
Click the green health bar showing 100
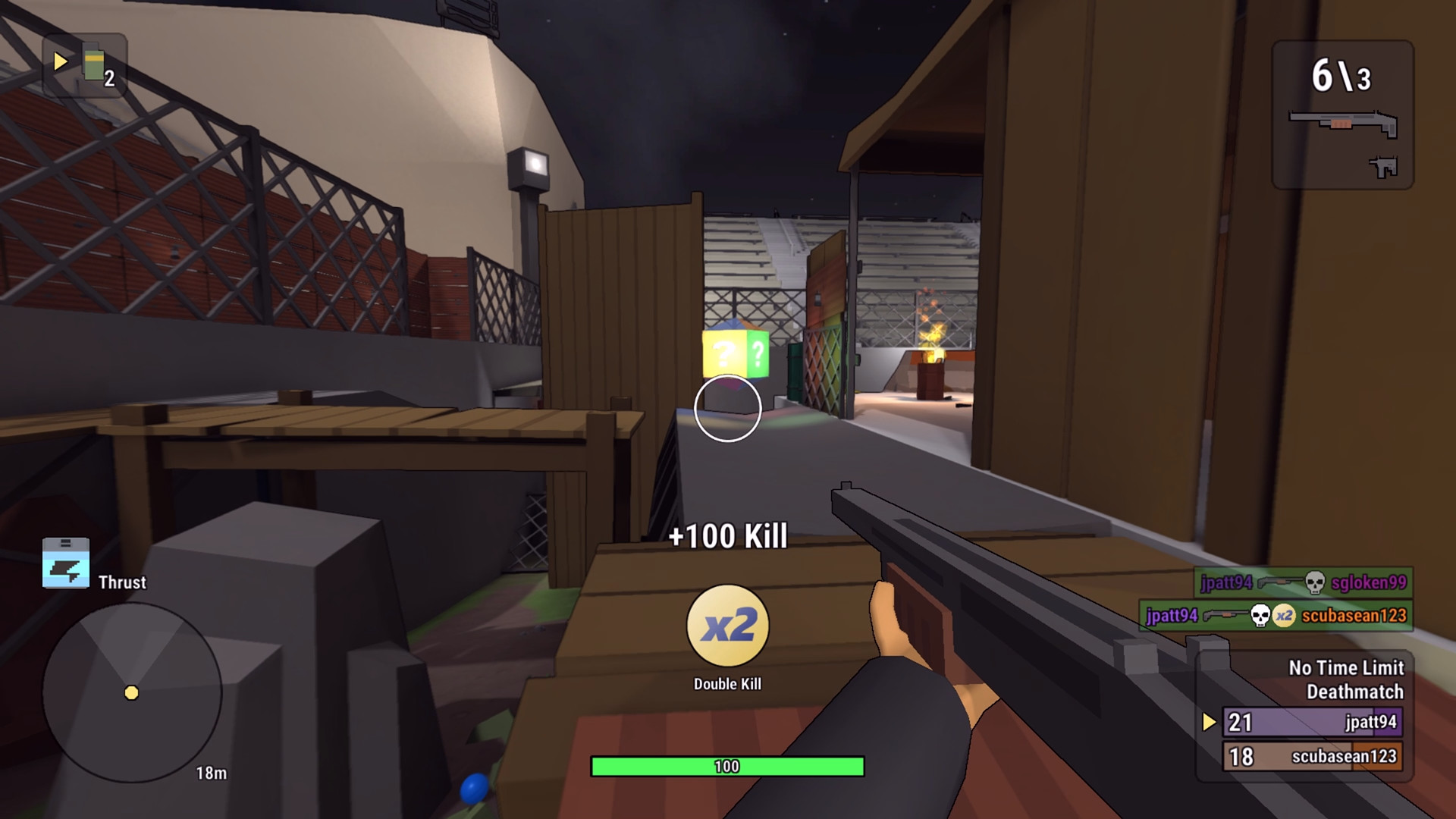(727, 766)
